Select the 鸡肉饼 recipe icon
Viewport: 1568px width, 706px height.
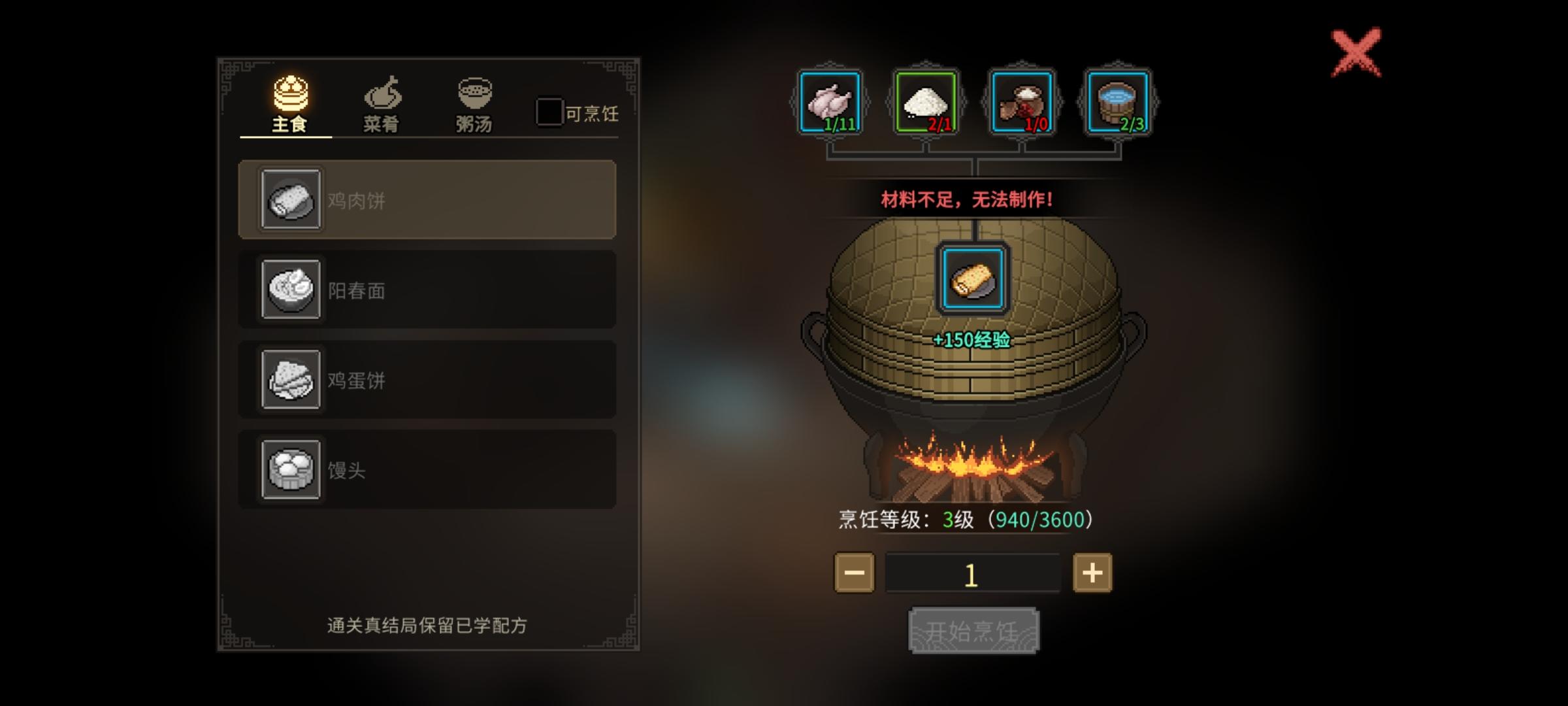(x=292, y=201)
